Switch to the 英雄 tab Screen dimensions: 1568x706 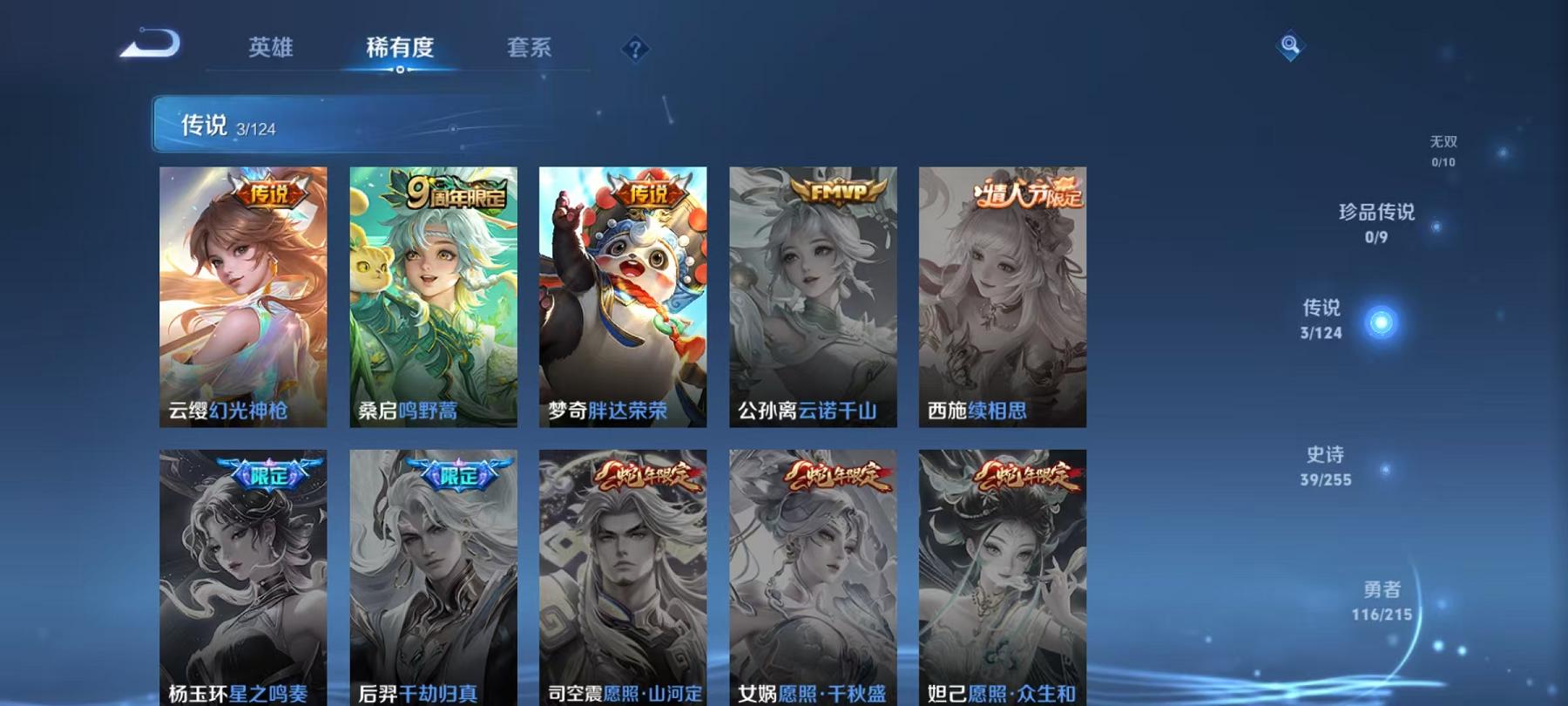coord(272,49)
